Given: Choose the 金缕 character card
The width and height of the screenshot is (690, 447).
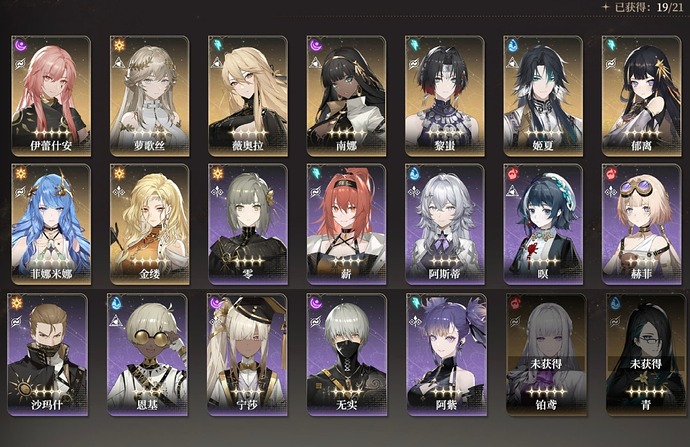Looking at the screenshot, I should click(149, 222).
